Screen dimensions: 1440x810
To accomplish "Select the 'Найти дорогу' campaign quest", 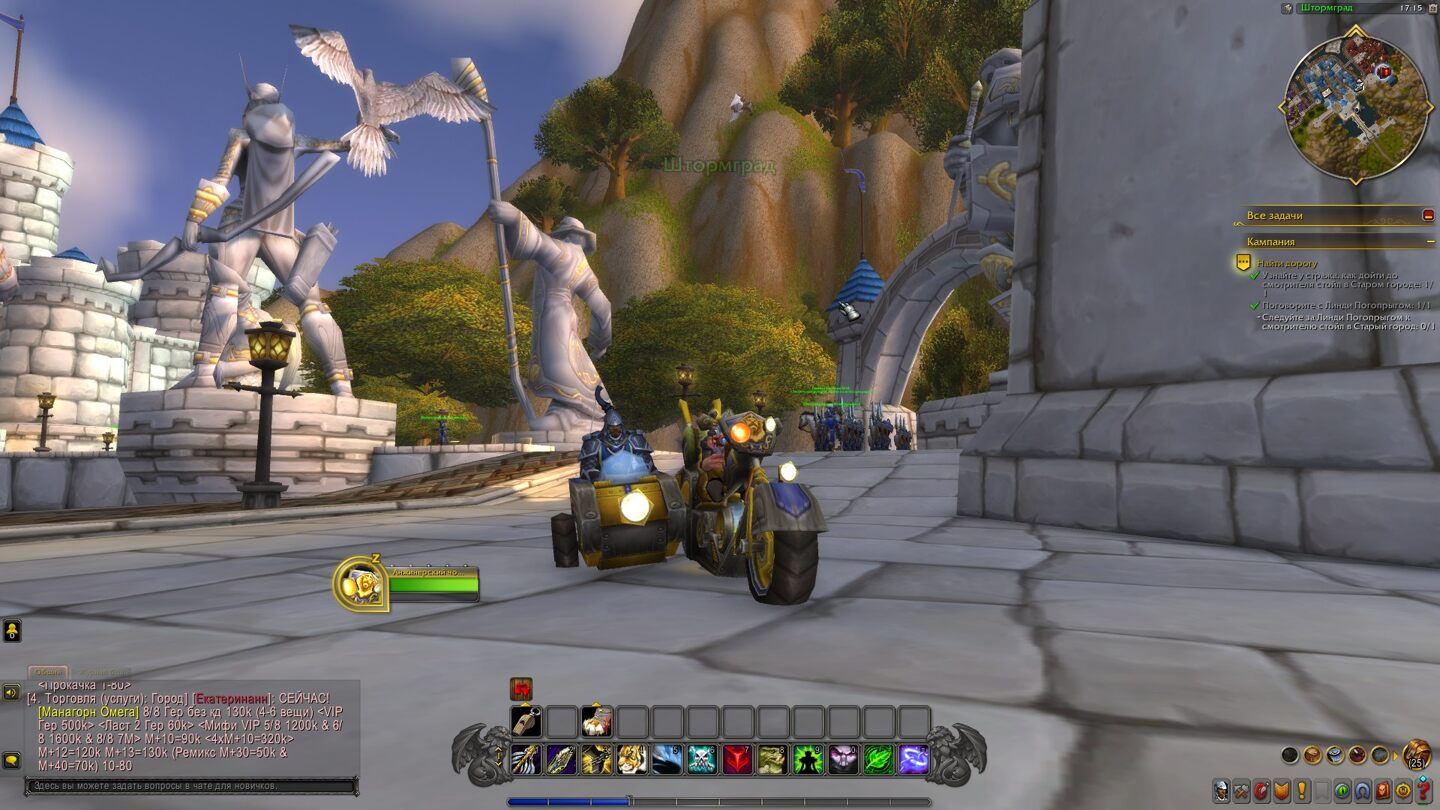I will click(x=1287, y=263).
